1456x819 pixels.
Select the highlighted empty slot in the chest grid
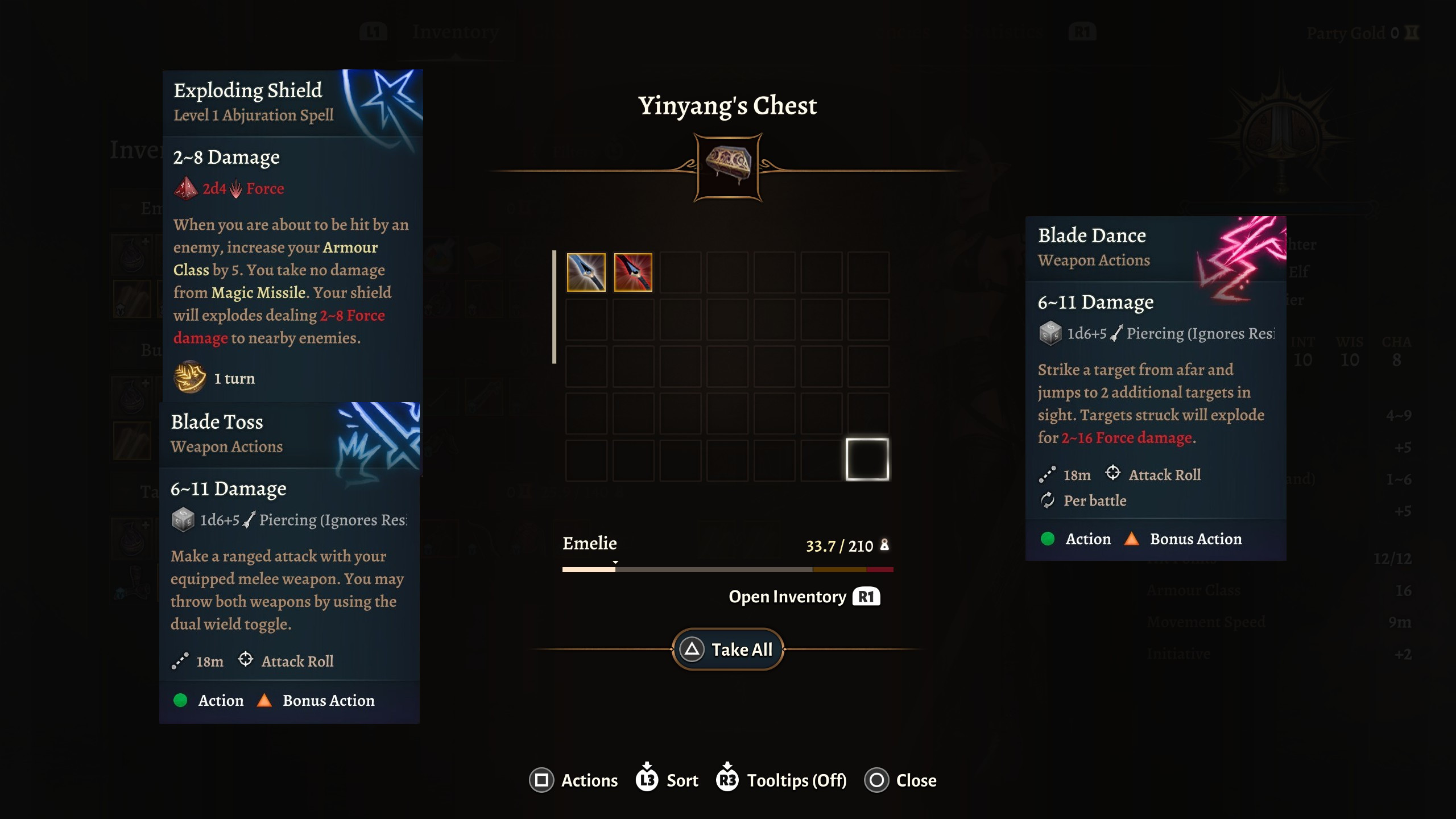[867, 460]
